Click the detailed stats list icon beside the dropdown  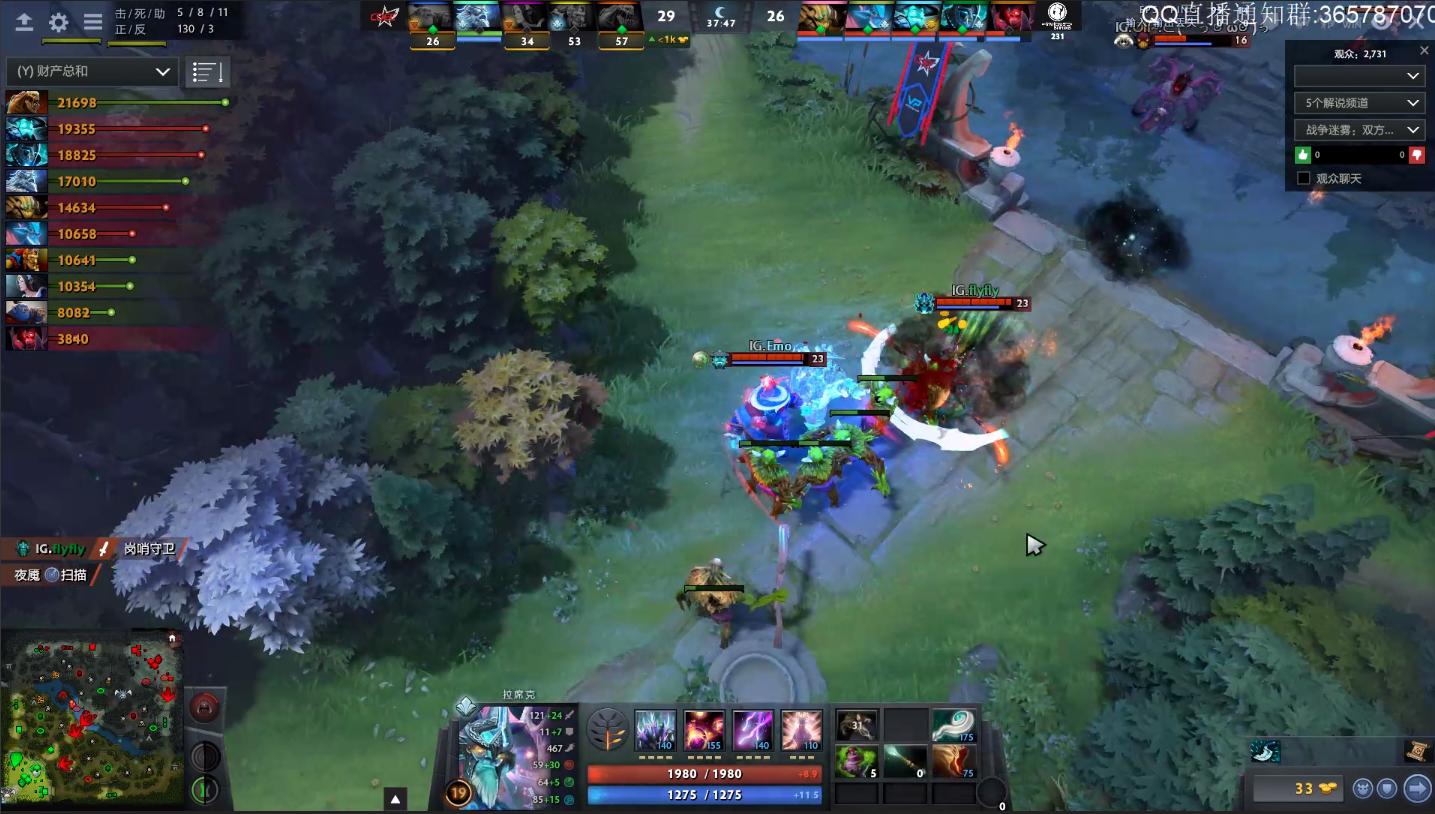pyautogui.click(x=206, y=71)
